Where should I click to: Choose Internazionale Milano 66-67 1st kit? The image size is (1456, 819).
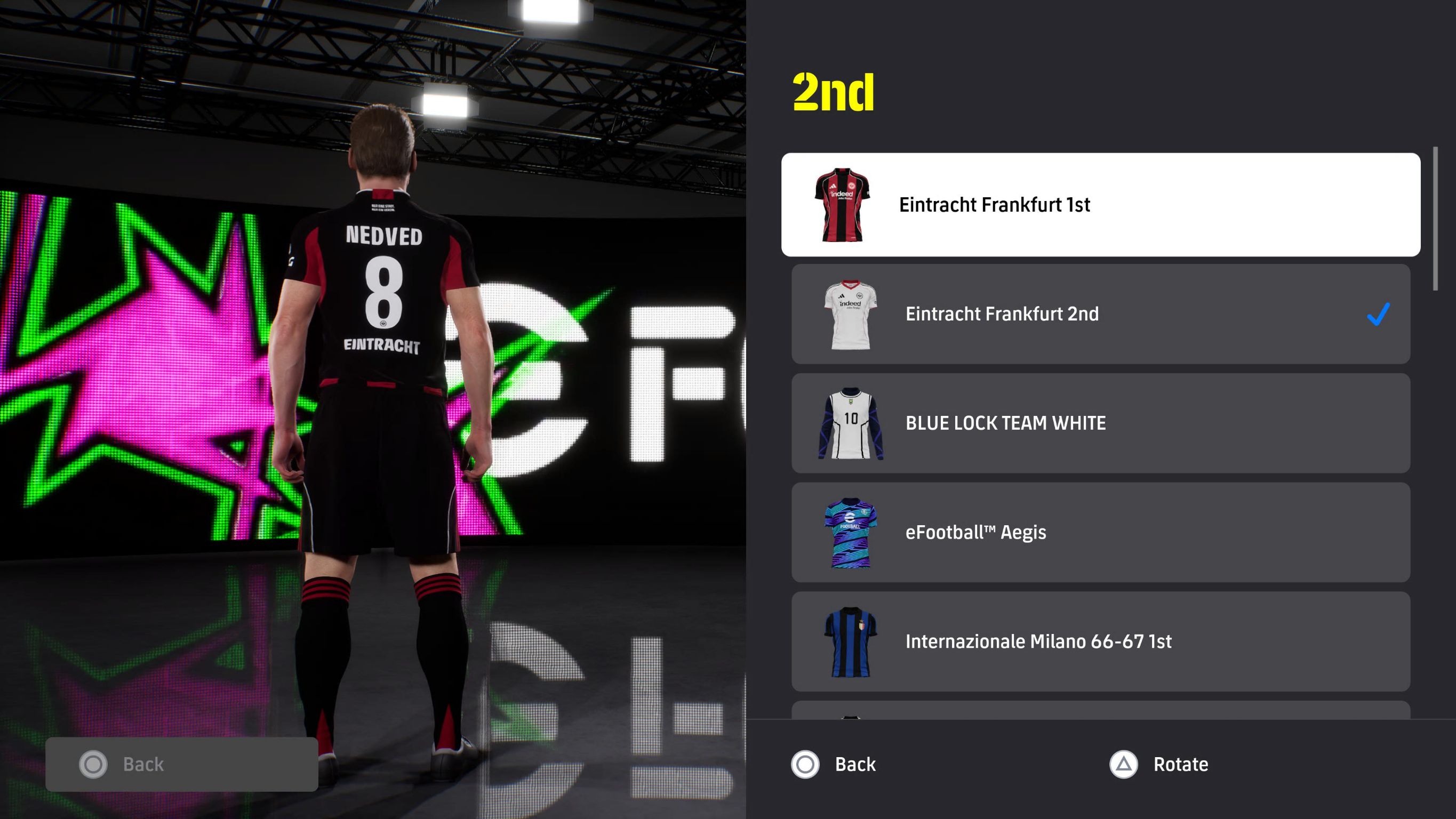click(x=1100, y=641)
